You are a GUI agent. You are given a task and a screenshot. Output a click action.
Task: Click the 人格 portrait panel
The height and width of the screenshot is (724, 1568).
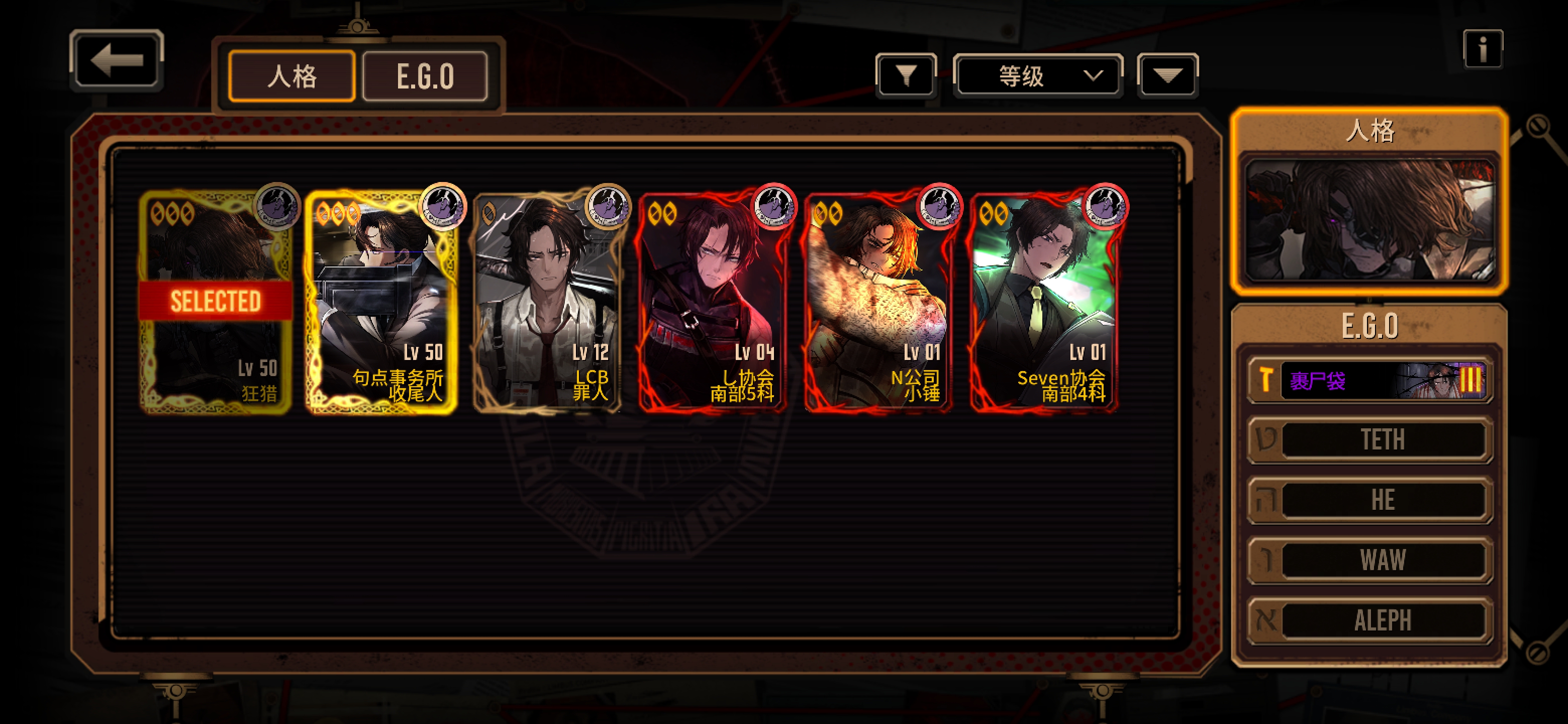1369,219
